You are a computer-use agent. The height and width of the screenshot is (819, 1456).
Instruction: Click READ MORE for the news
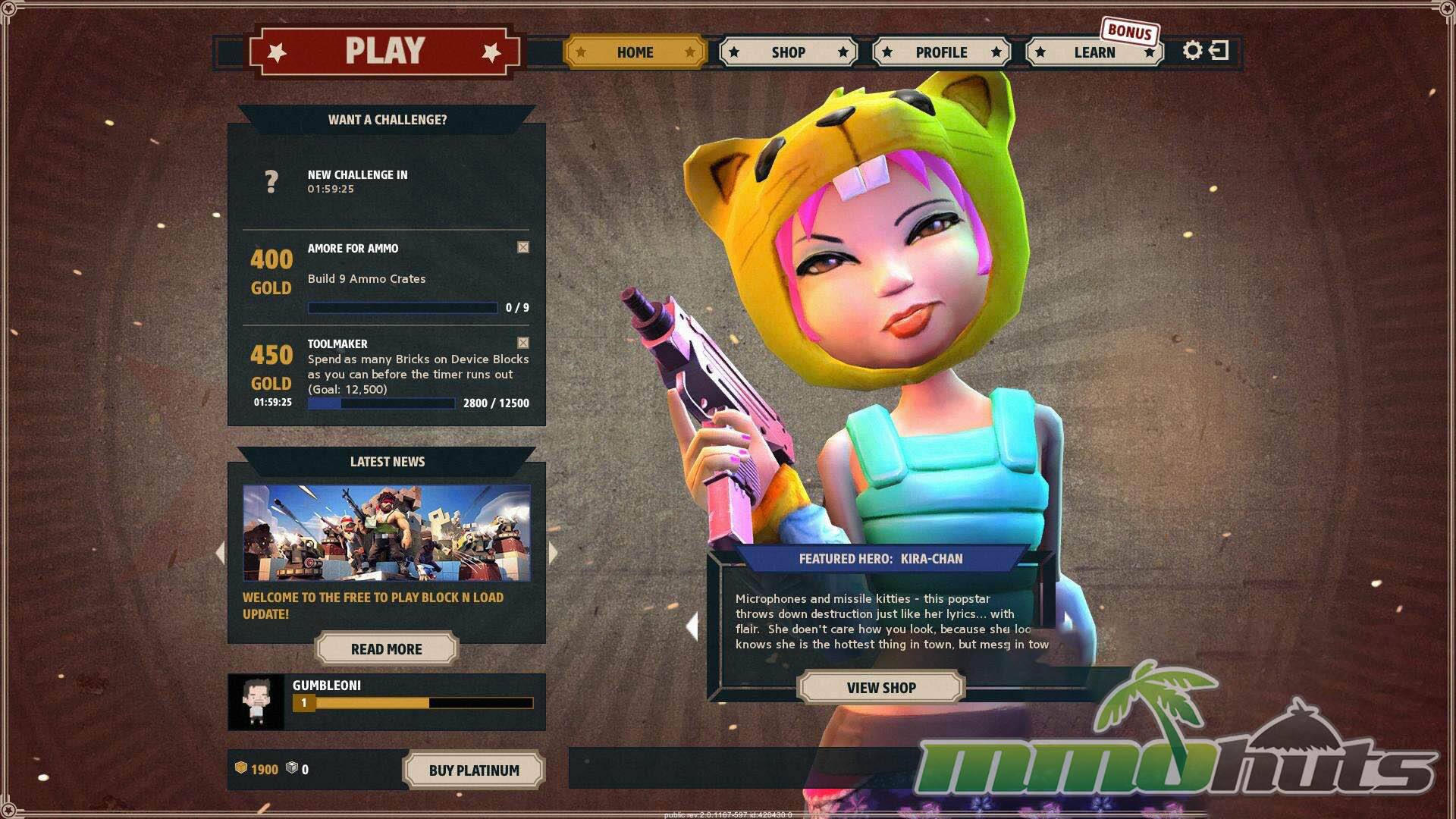point(386,649)
